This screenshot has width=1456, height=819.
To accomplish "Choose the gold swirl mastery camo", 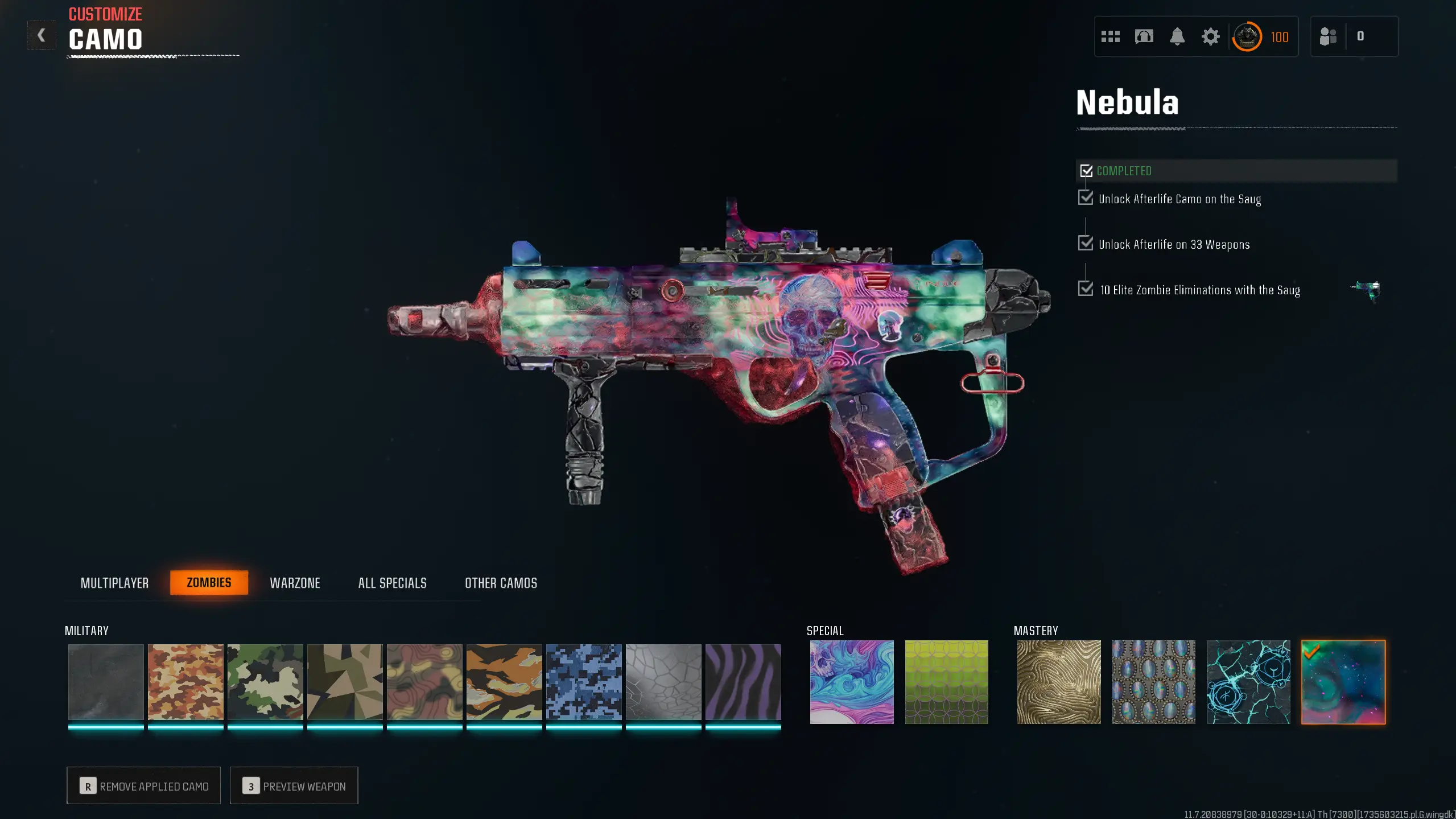I will 1058,682.
